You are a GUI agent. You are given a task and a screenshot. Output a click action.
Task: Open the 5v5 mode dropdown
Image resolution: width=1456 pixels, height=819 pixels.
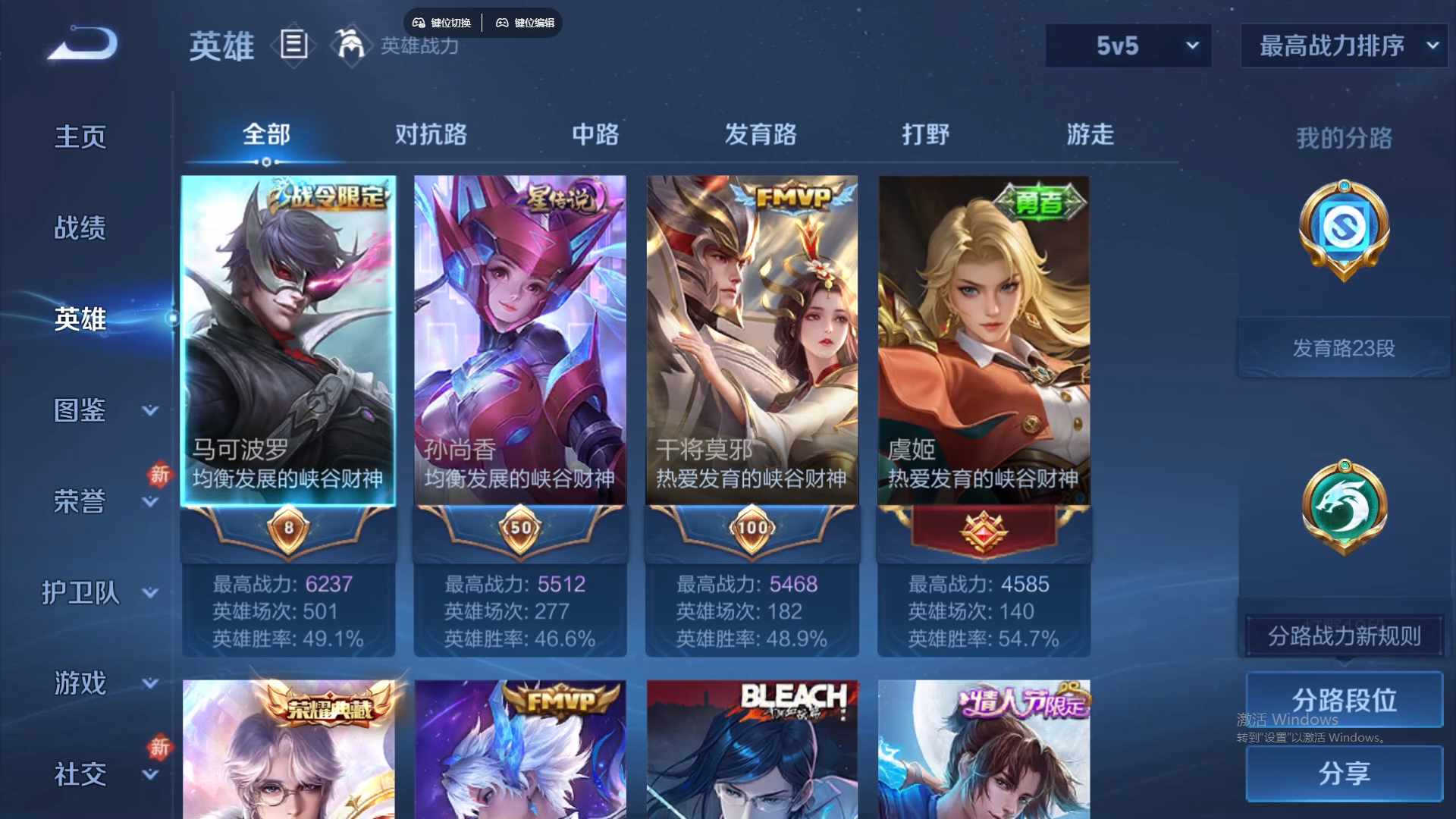coord(1128,45)
